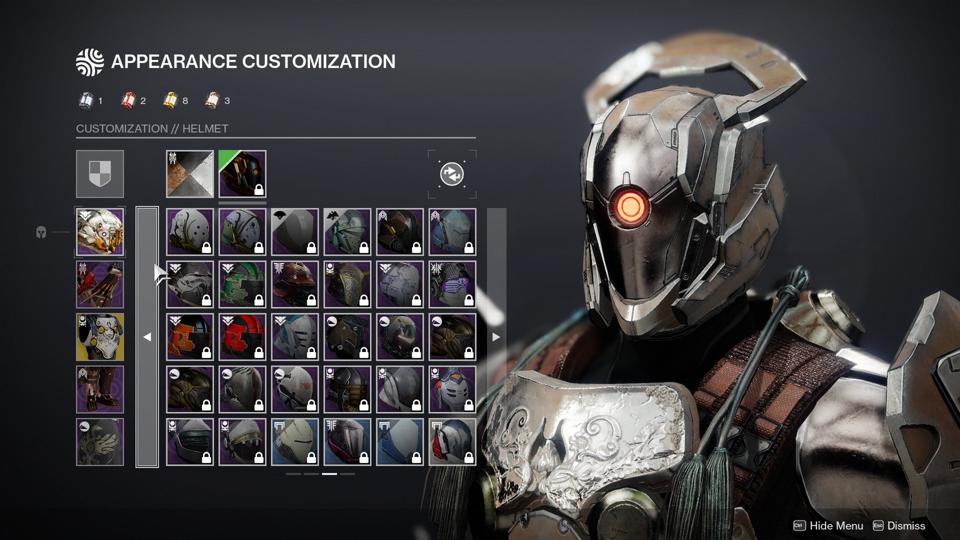Click the Hide Menu option

pyautogui.click(x=828, y=525)
